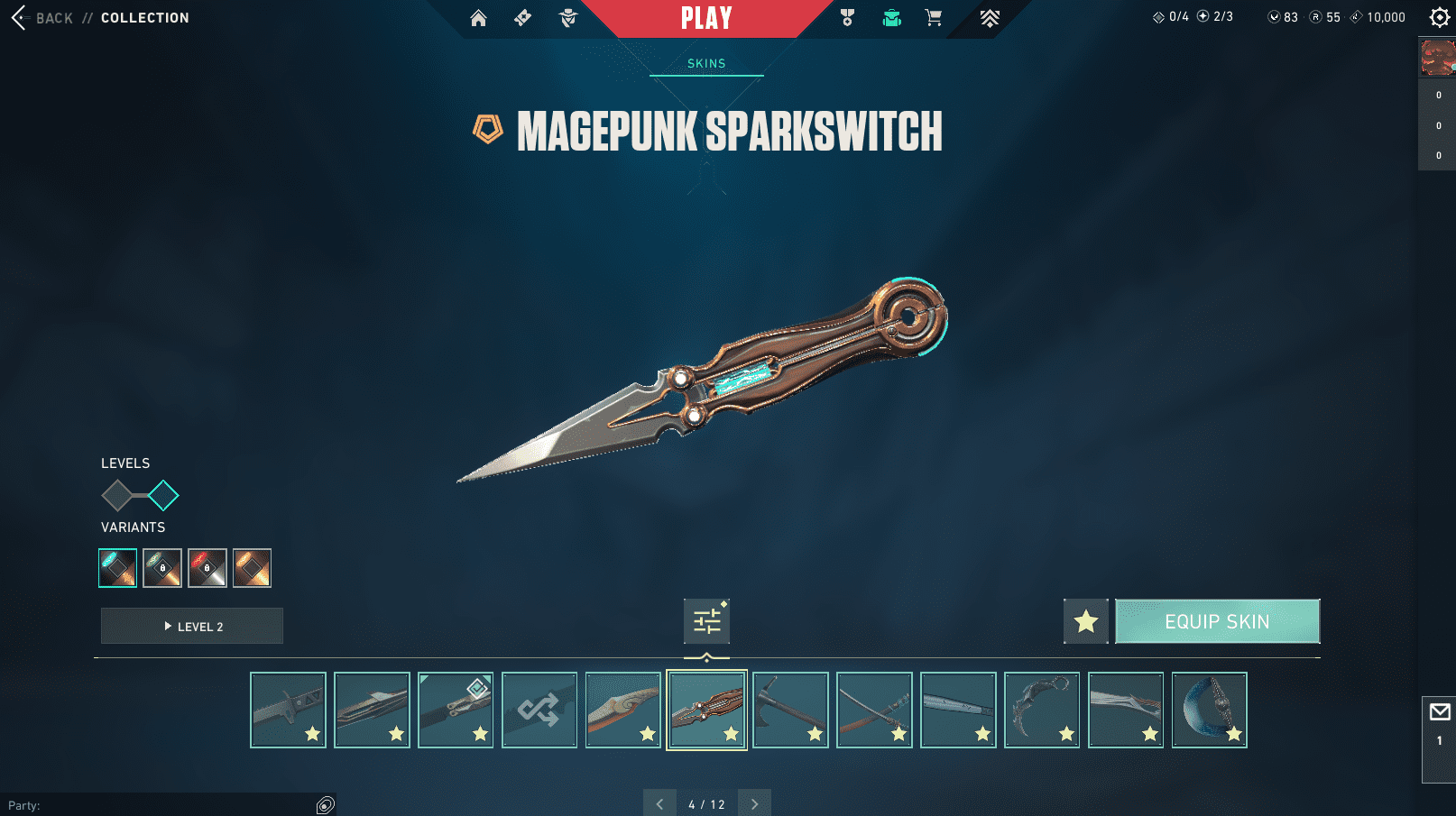The width and height of the screenshot is (1456, 816).
Task: Open the mail envelope inbox
Action: 1440,712
